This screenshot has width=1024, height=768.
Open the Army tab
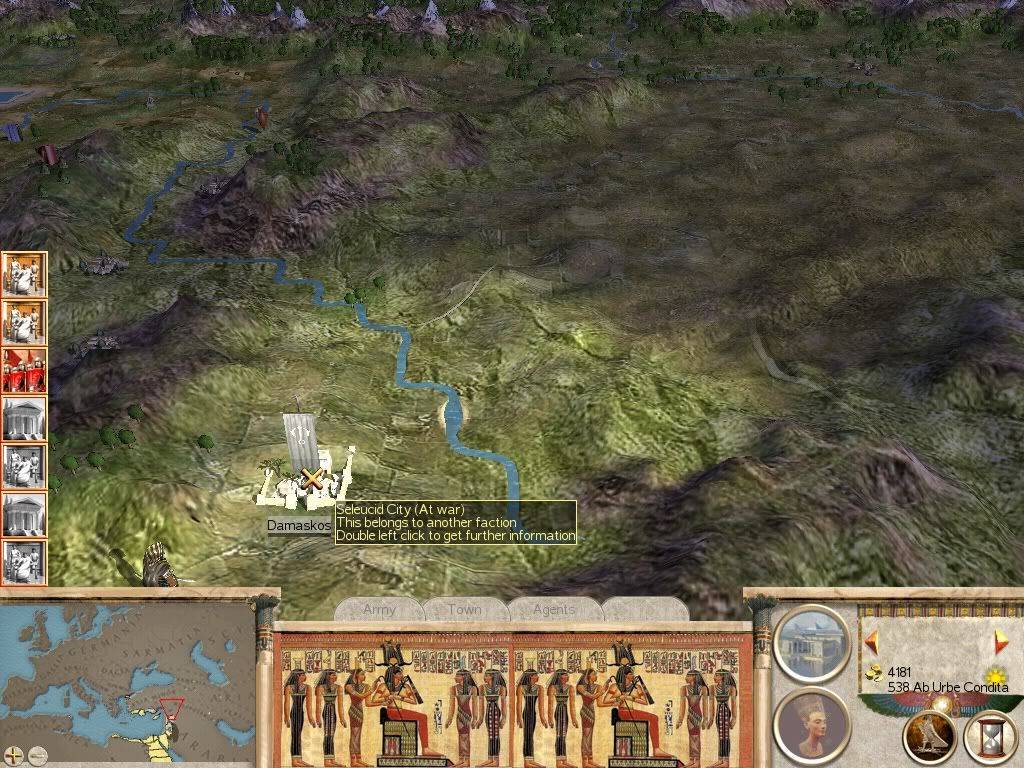379,609
